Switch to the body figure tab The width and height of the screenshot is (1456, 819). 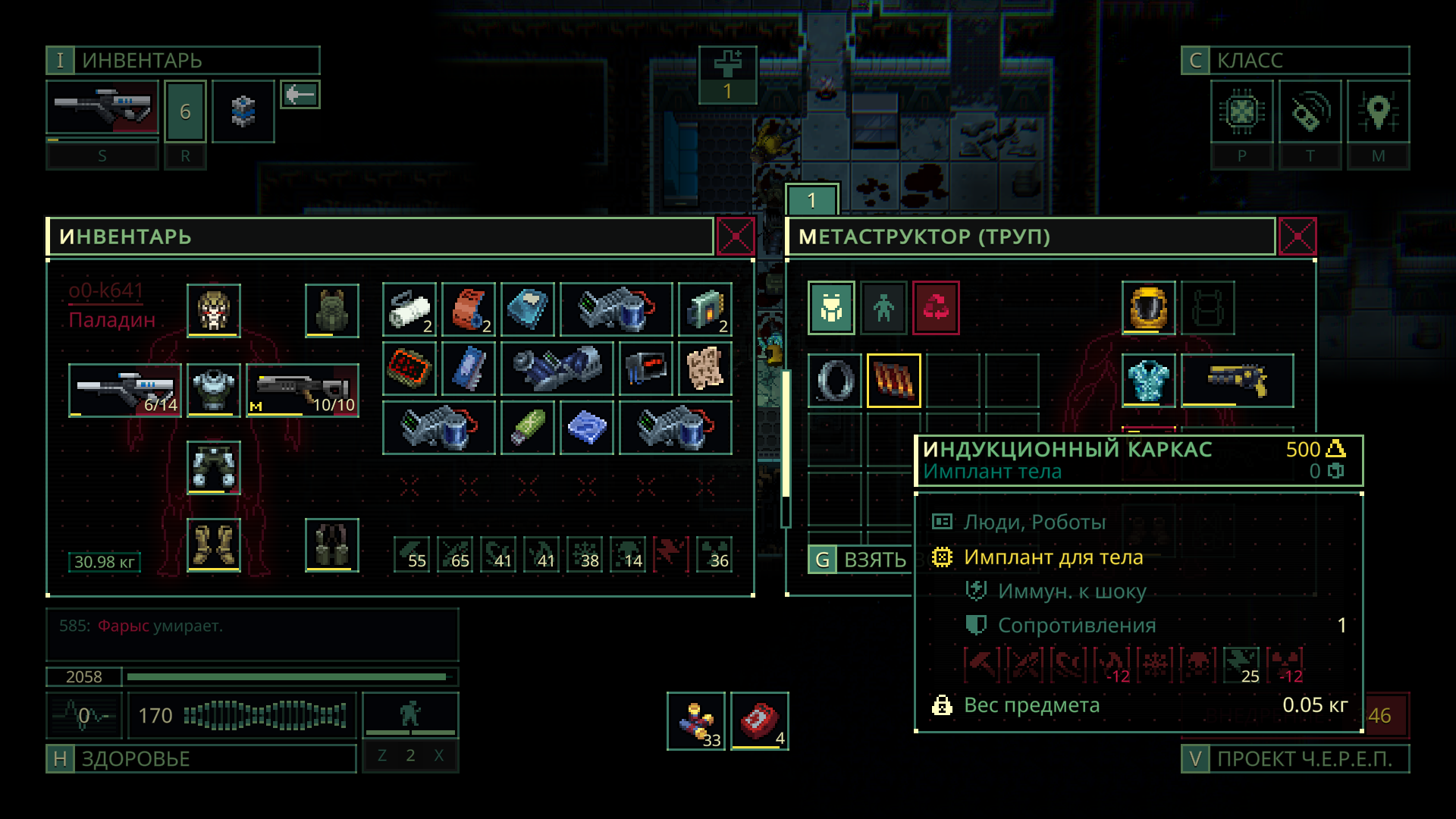[x=883, y=308]
